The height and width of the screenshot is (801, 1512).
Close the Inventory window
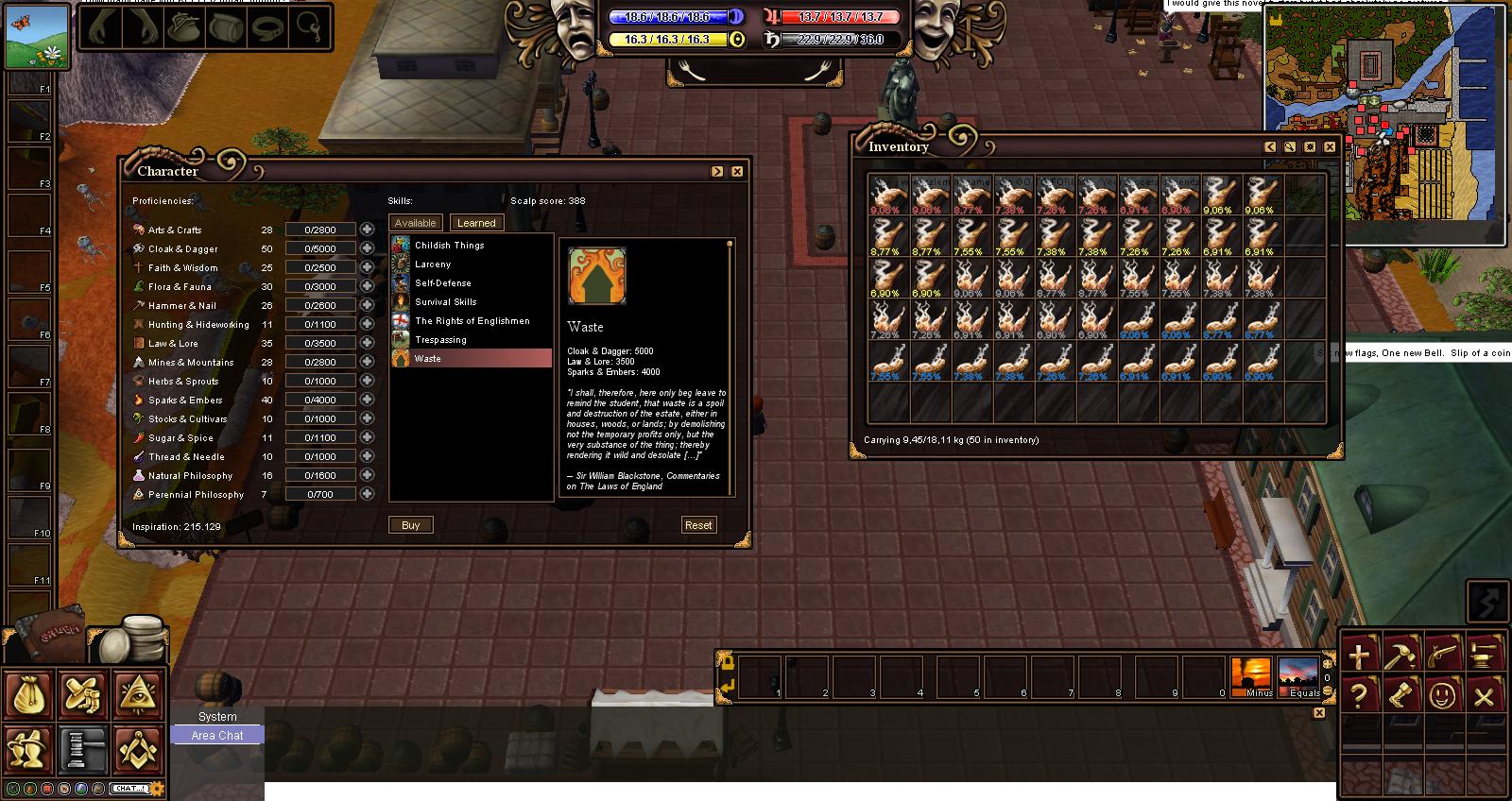click(x=1330, y=146)
